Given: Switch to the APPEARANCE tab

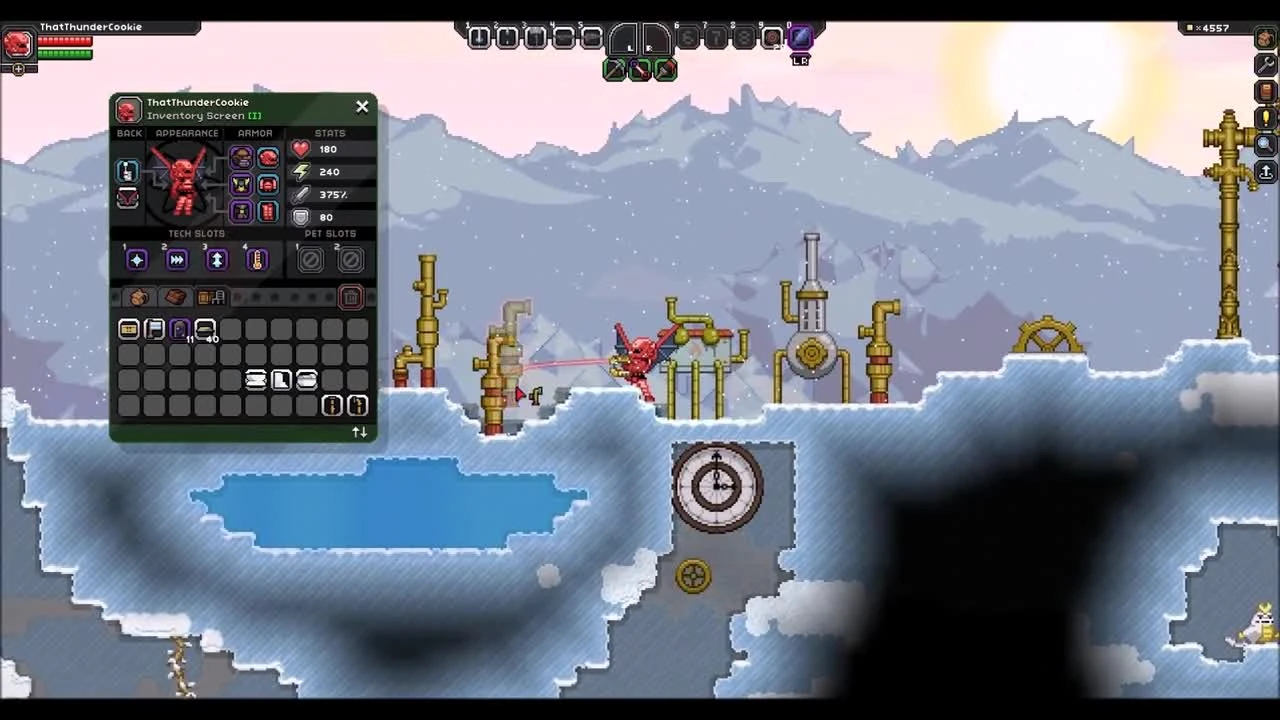Looking at the screenshot, I should coord(186,133).
